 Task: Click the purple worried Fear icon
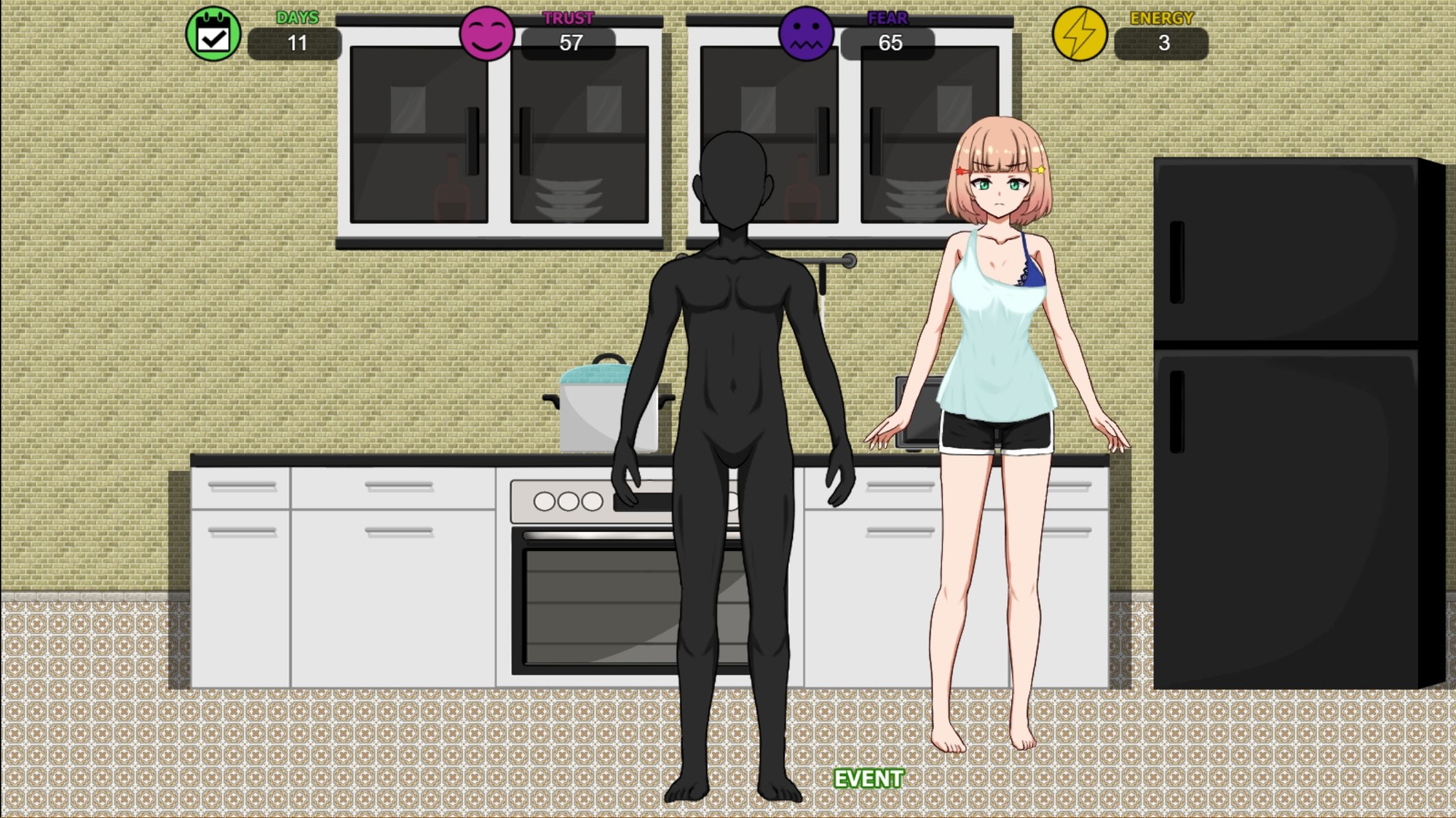pos(806,34)
